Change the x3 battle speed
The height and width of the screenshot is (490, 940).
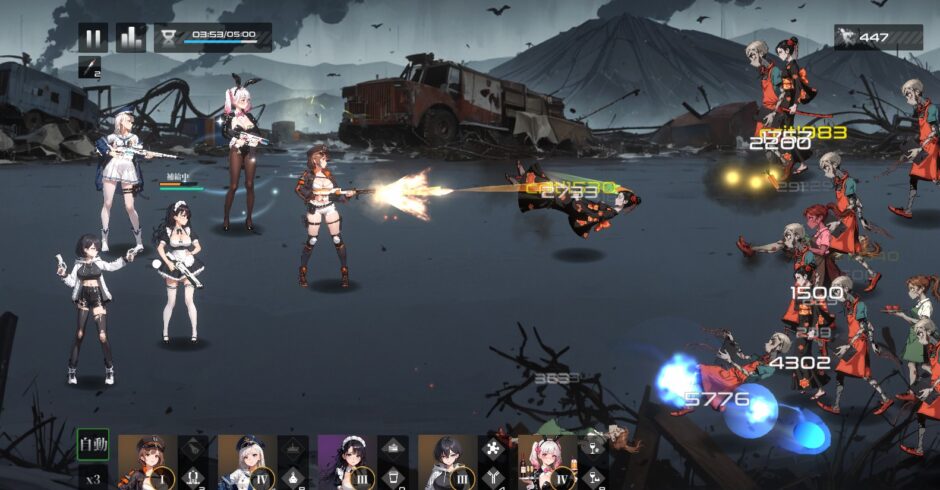pos(93,477)
